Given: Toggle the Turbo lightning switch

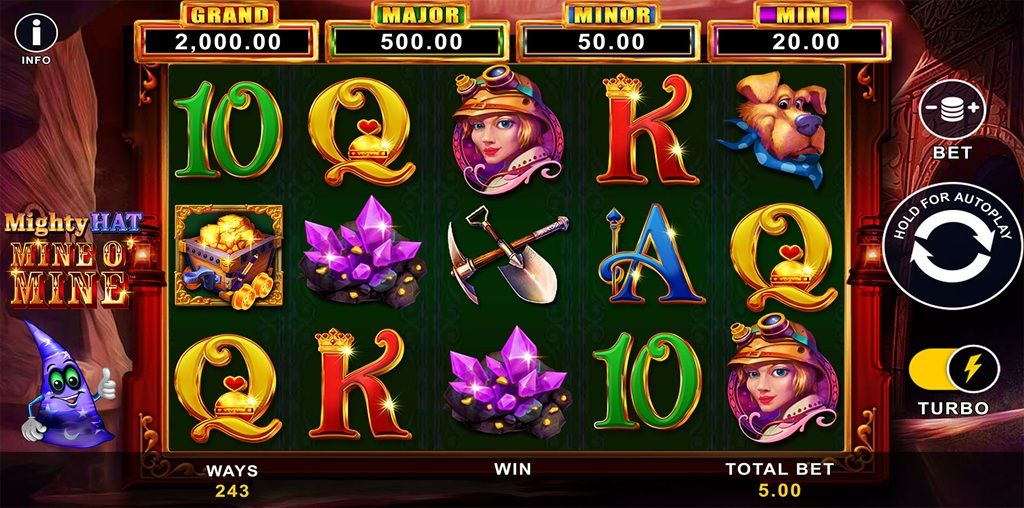Looking at the screenshot, I should coord(953,370).
